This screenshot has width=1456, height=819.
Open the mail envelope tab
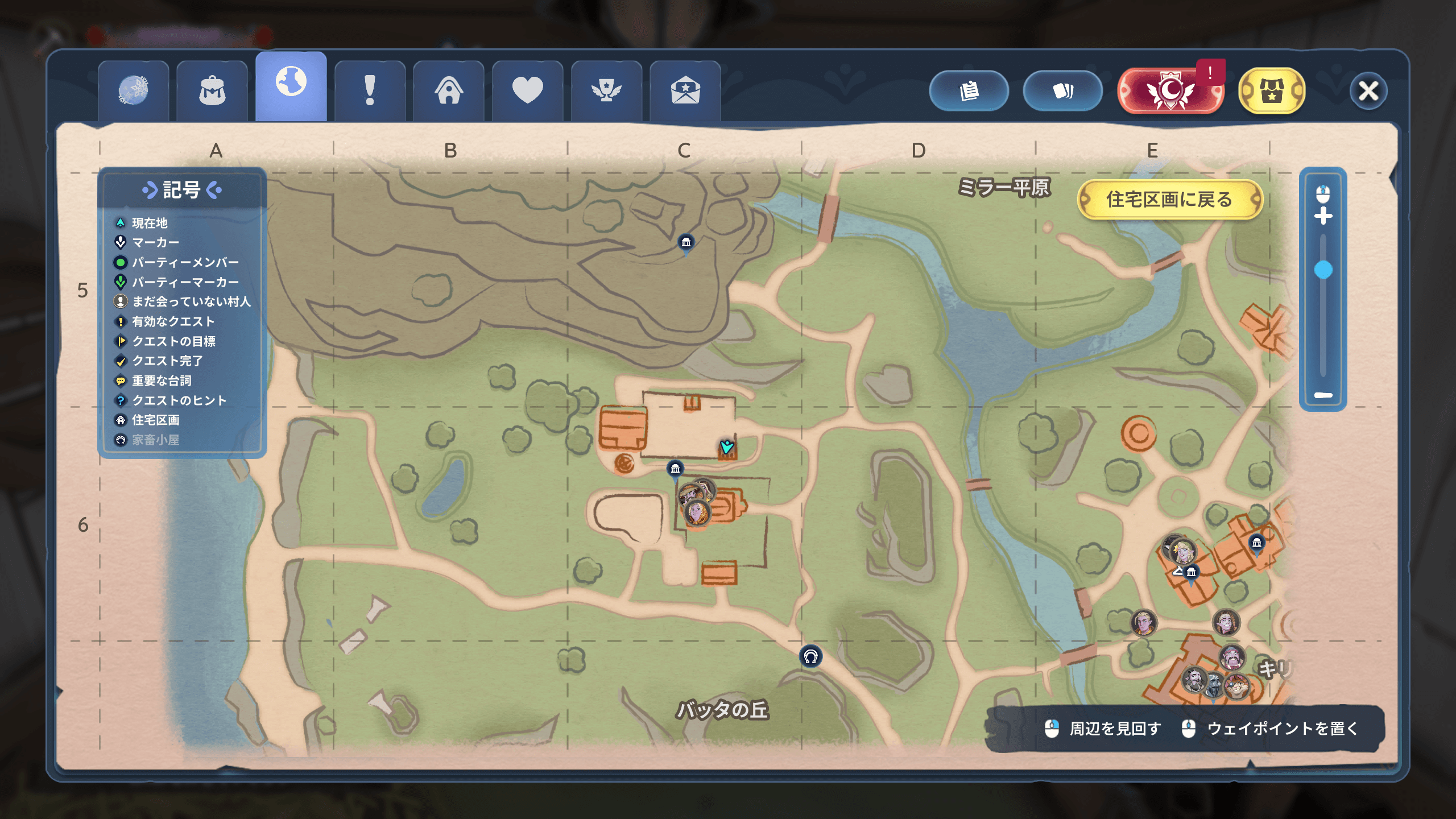pos(685,91)
